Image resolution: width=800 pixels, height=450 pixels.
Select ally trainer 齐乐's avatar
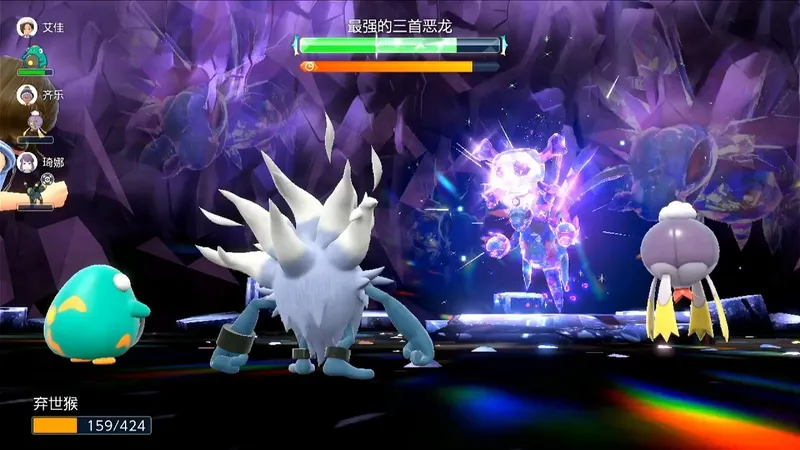point(27,92)
